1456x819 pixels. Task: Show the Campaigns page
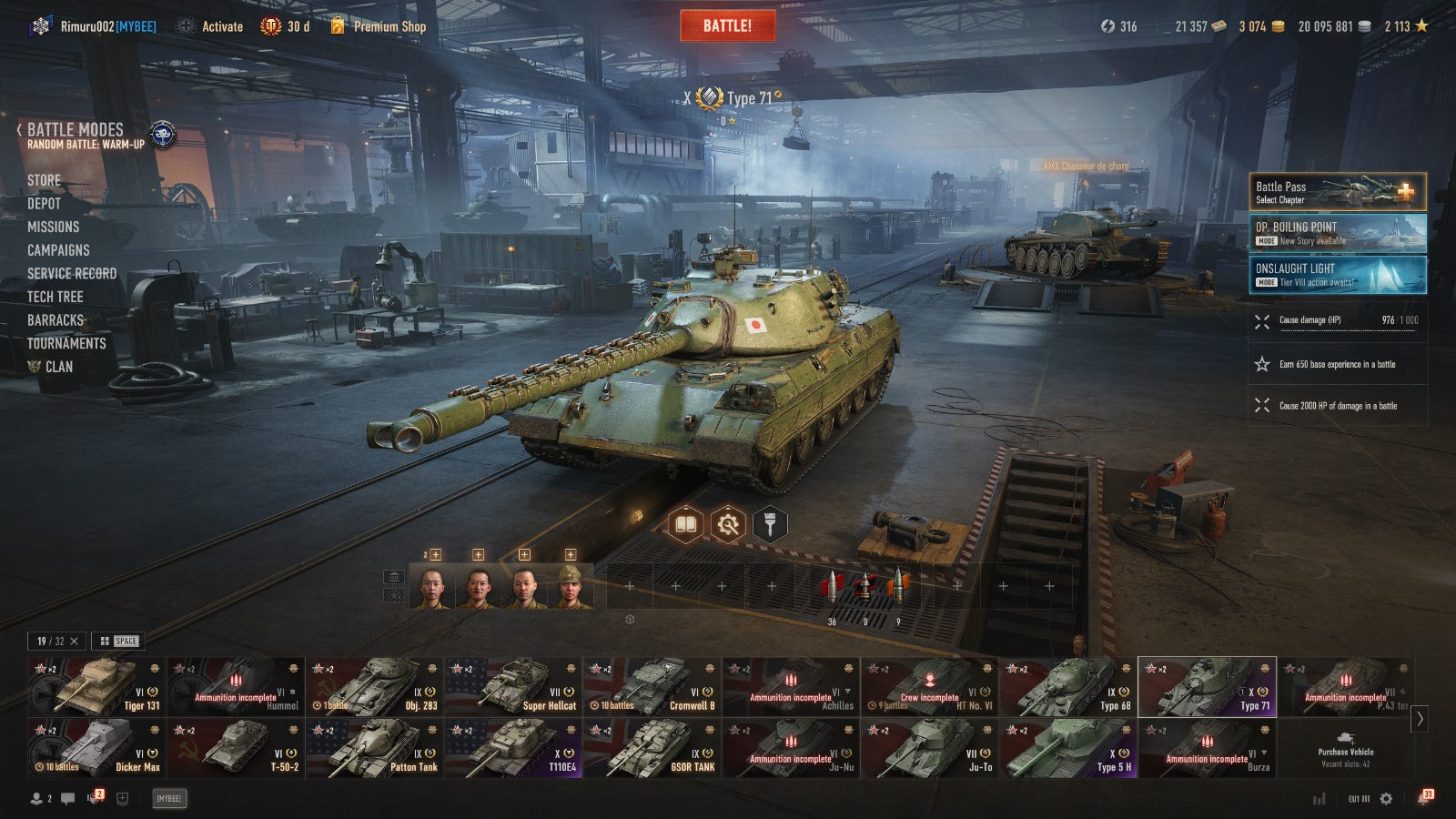click(x=58, y=250)
